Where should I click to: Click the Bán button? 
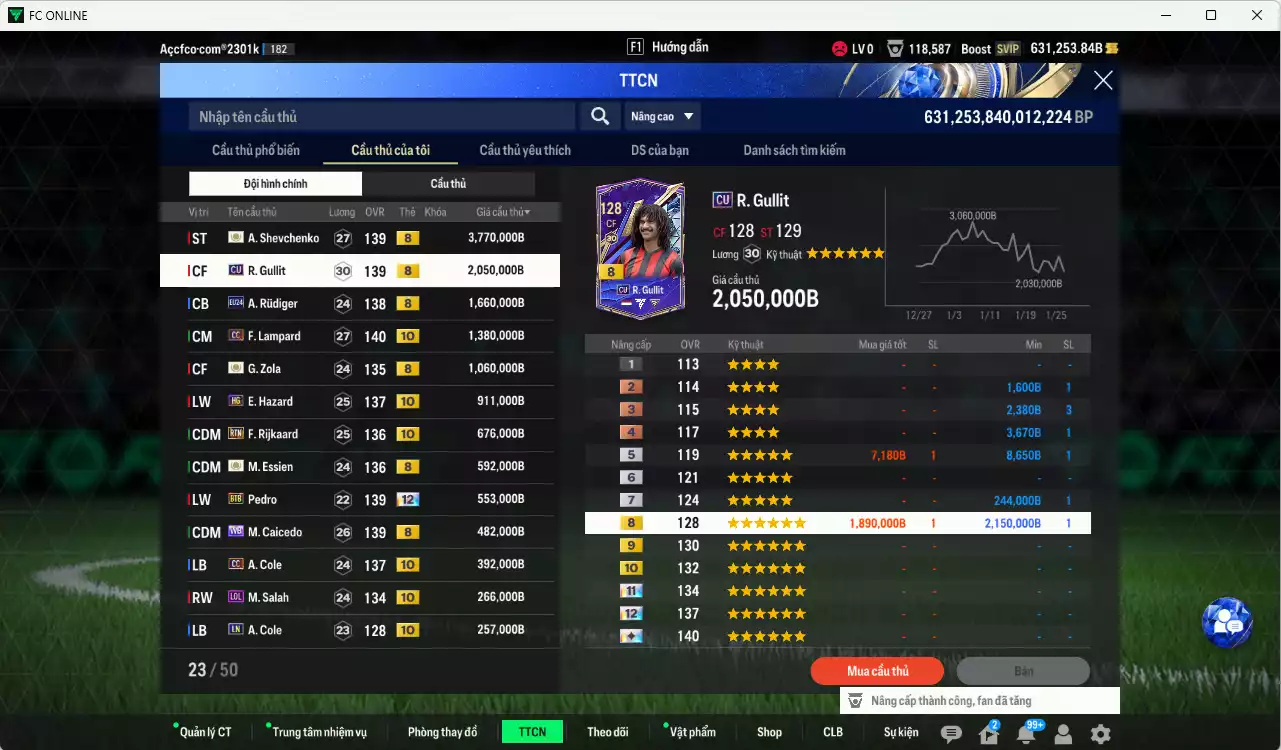(1023, 671)
